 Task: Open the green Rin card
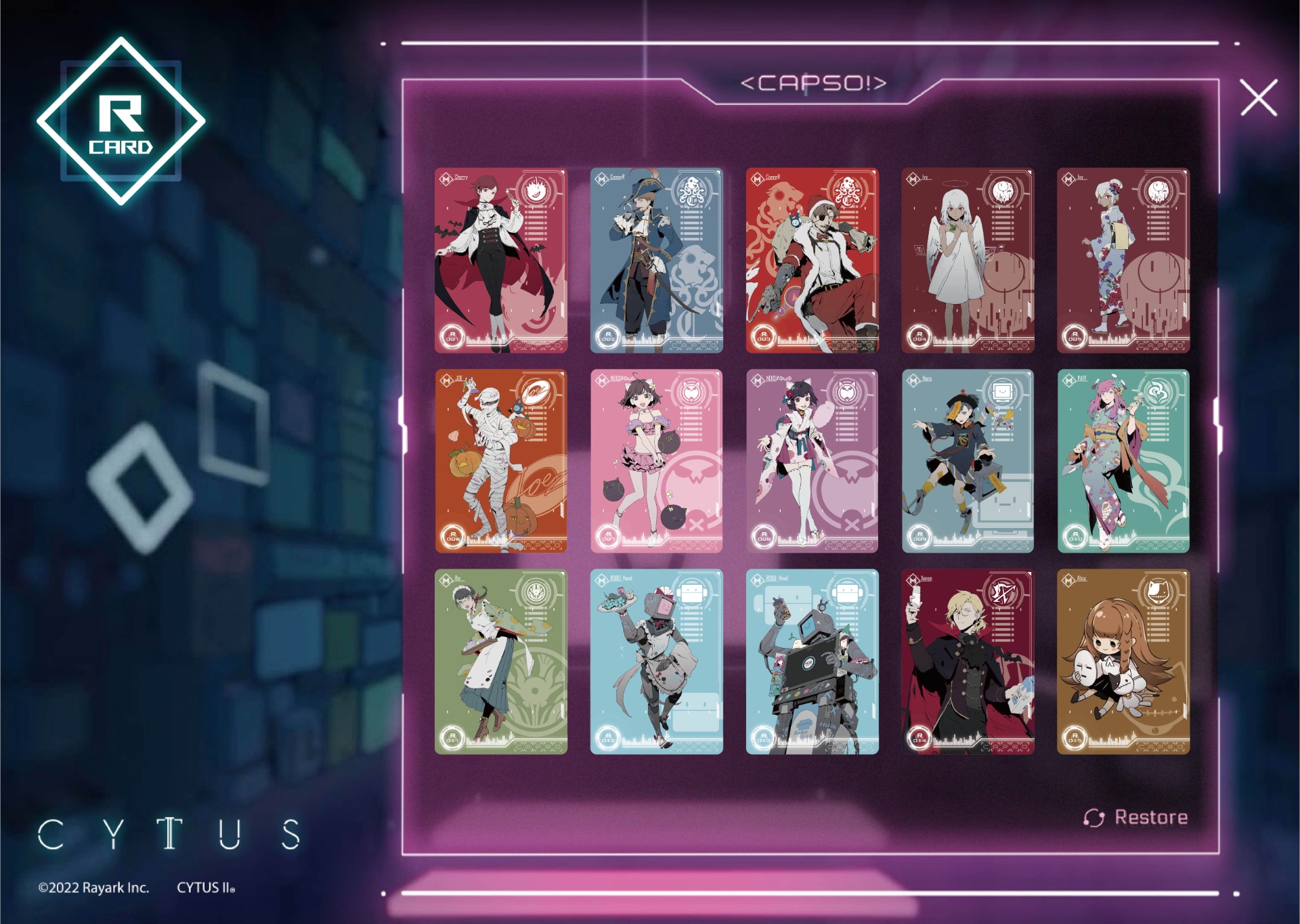(x=501, y=661)
